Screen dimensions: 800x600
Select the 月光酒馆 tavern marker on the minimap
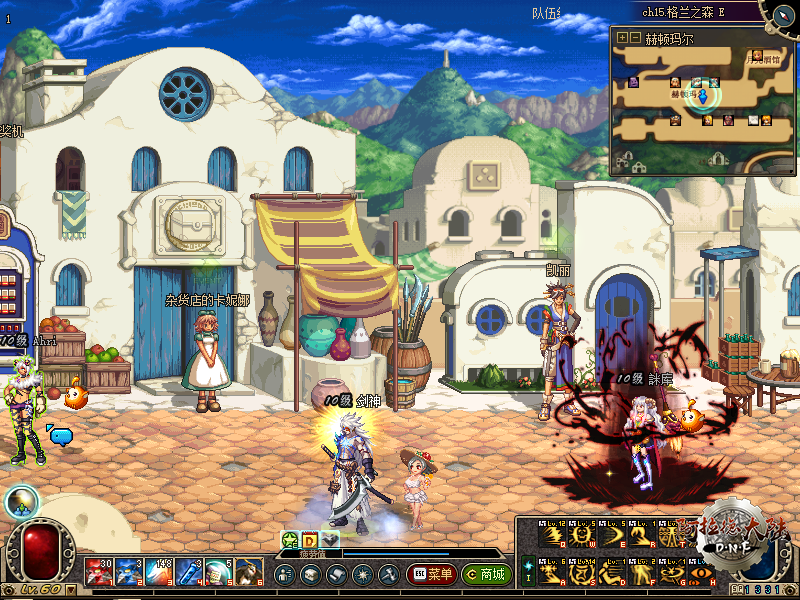click(757, 57)
